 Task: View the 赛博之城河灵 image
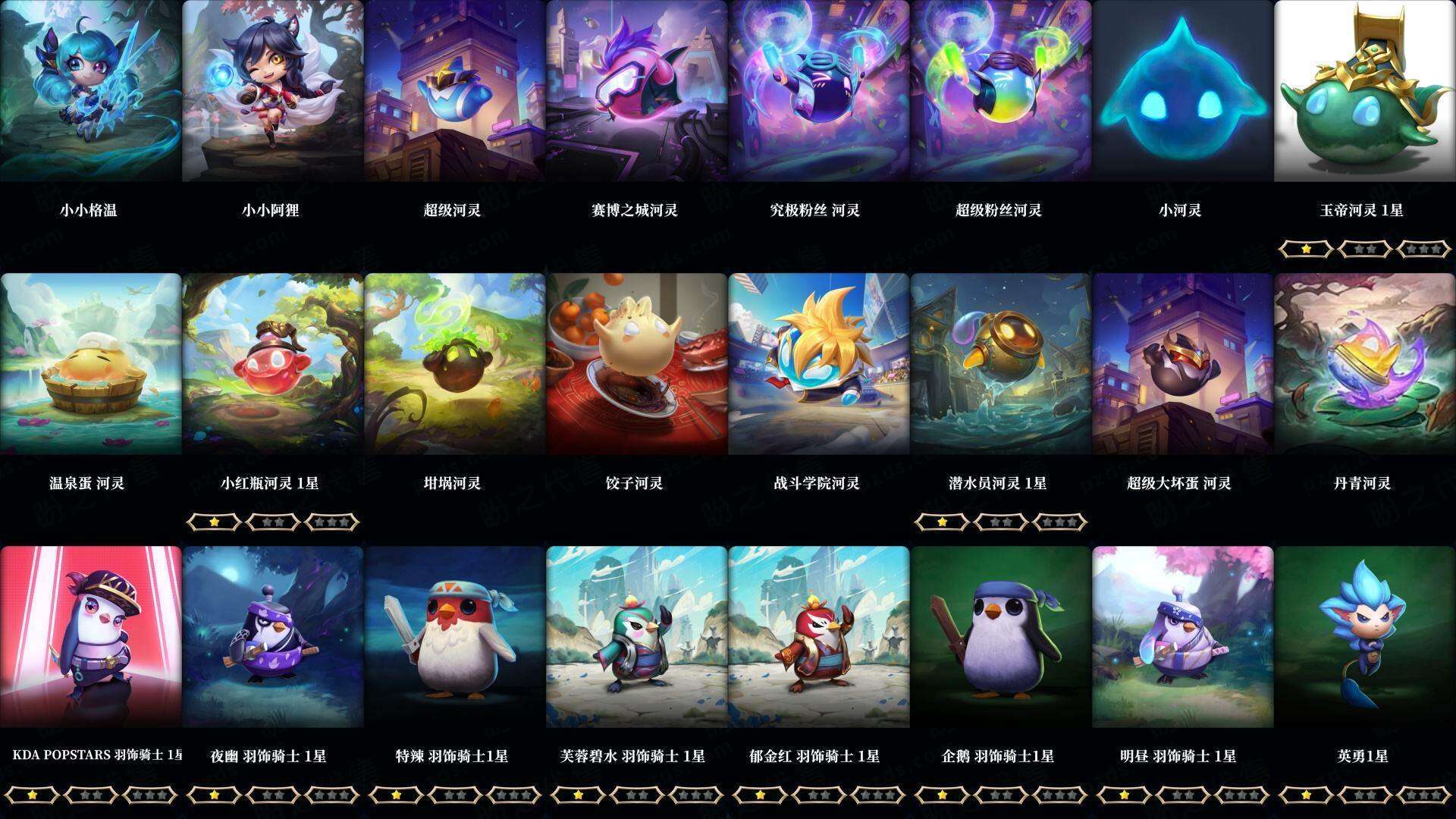pos(637,91)
